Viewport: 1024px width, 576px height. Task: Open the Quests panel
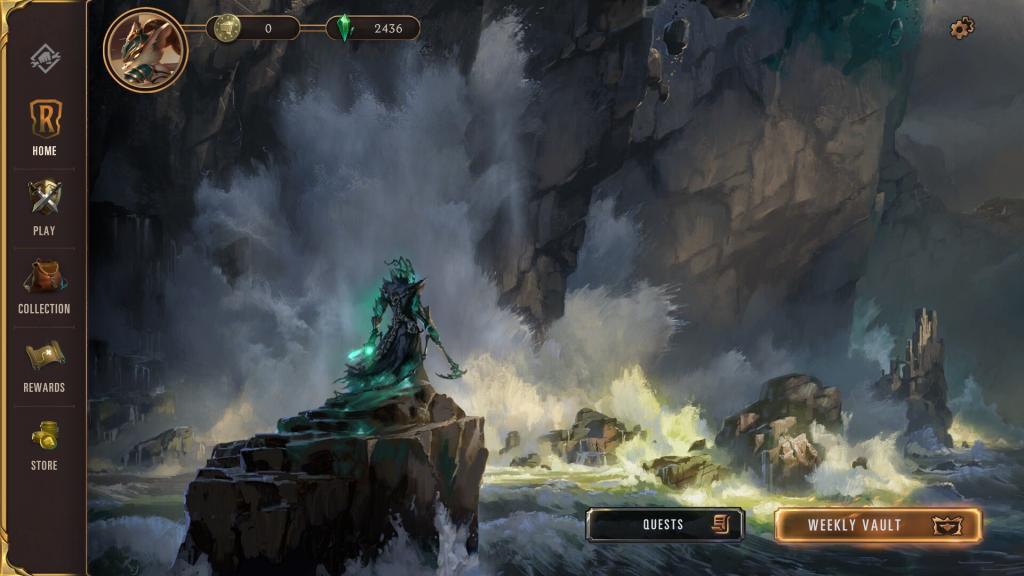coord(665,525)
